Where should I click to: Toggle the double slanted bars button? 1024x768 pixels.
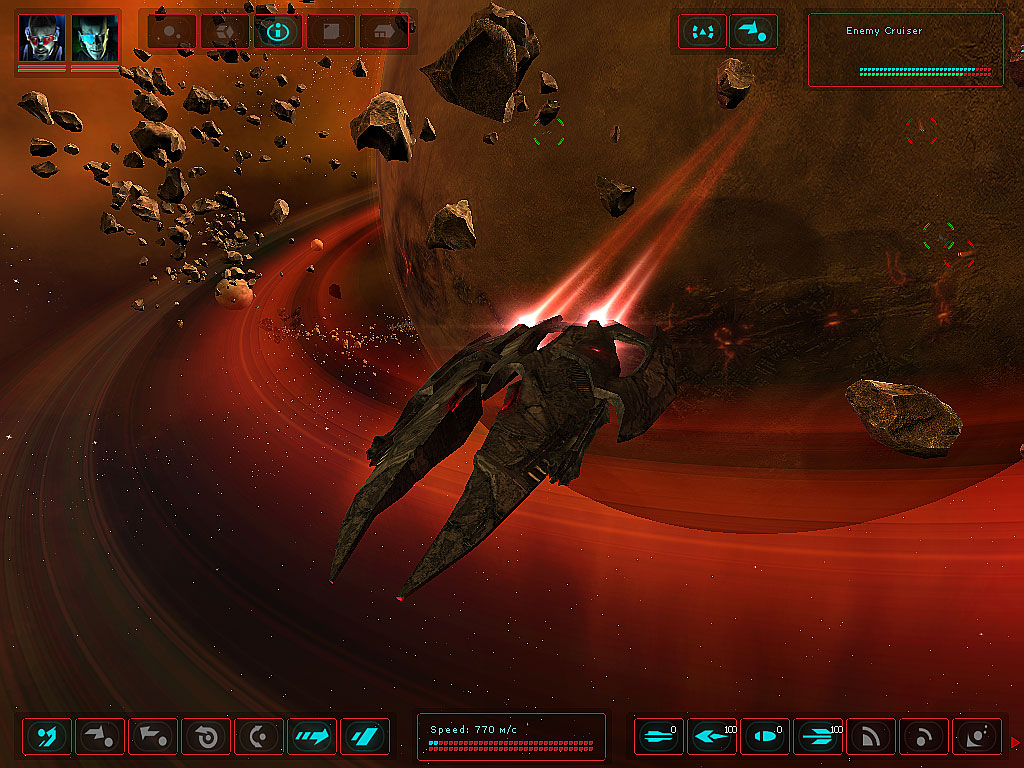(365, 737)
